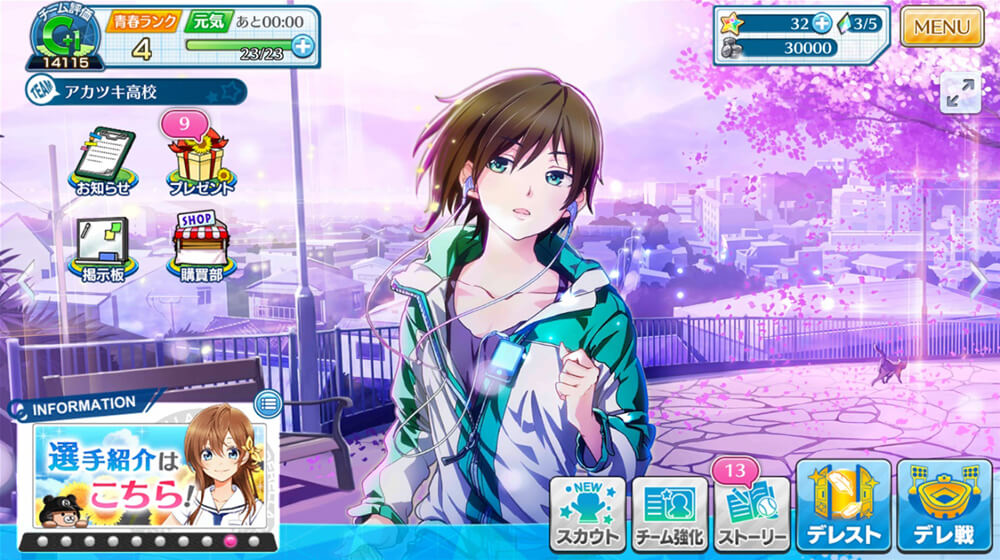Start デレスト mode
This screenshot has height=560, width=1000.
[x=843, y=507]
